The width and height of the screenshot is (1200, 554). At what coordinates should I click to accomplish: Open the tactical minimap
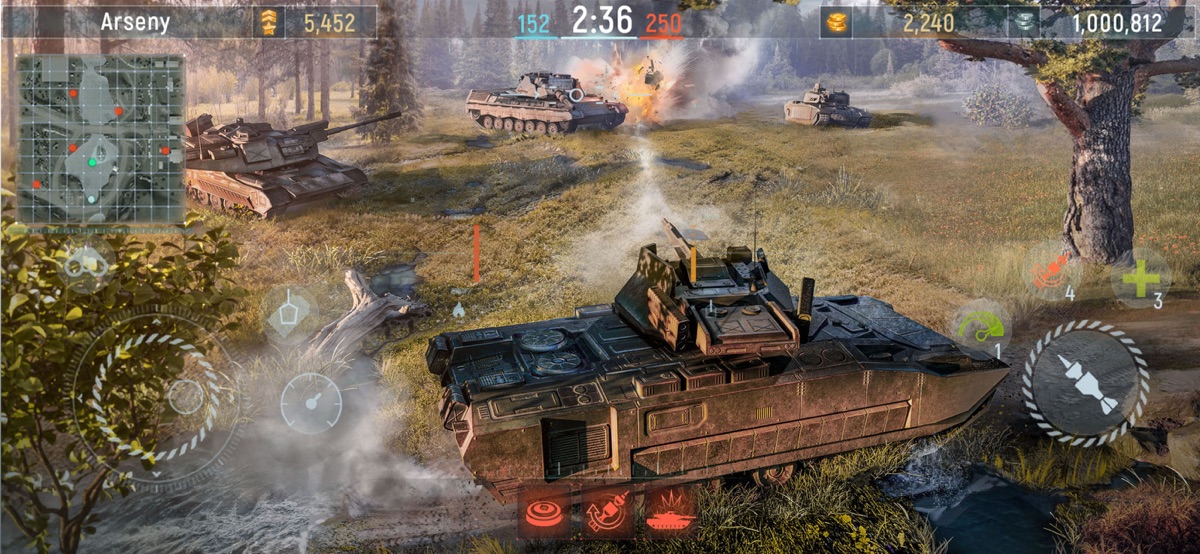tap(100, 138)
